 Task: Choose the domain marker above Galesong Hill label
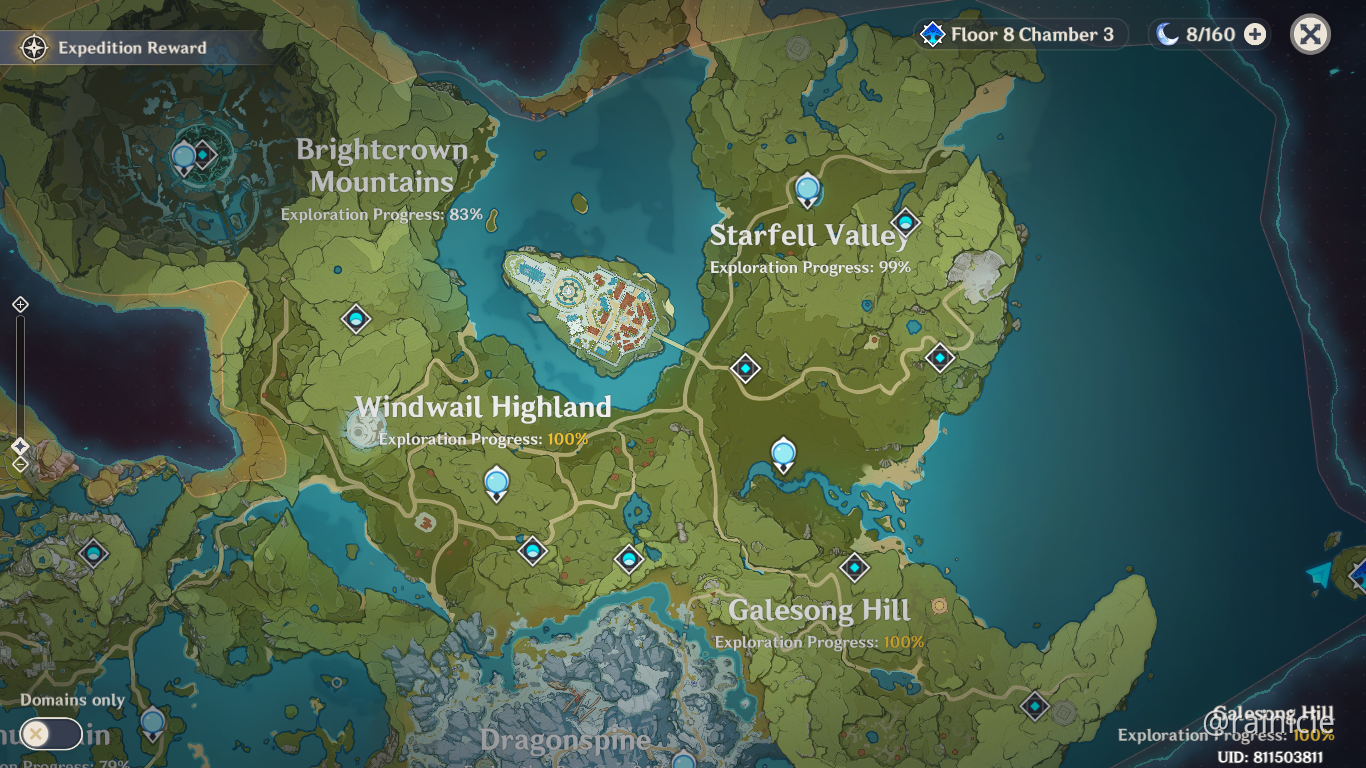pyautogui.click(x=854, y=568)
